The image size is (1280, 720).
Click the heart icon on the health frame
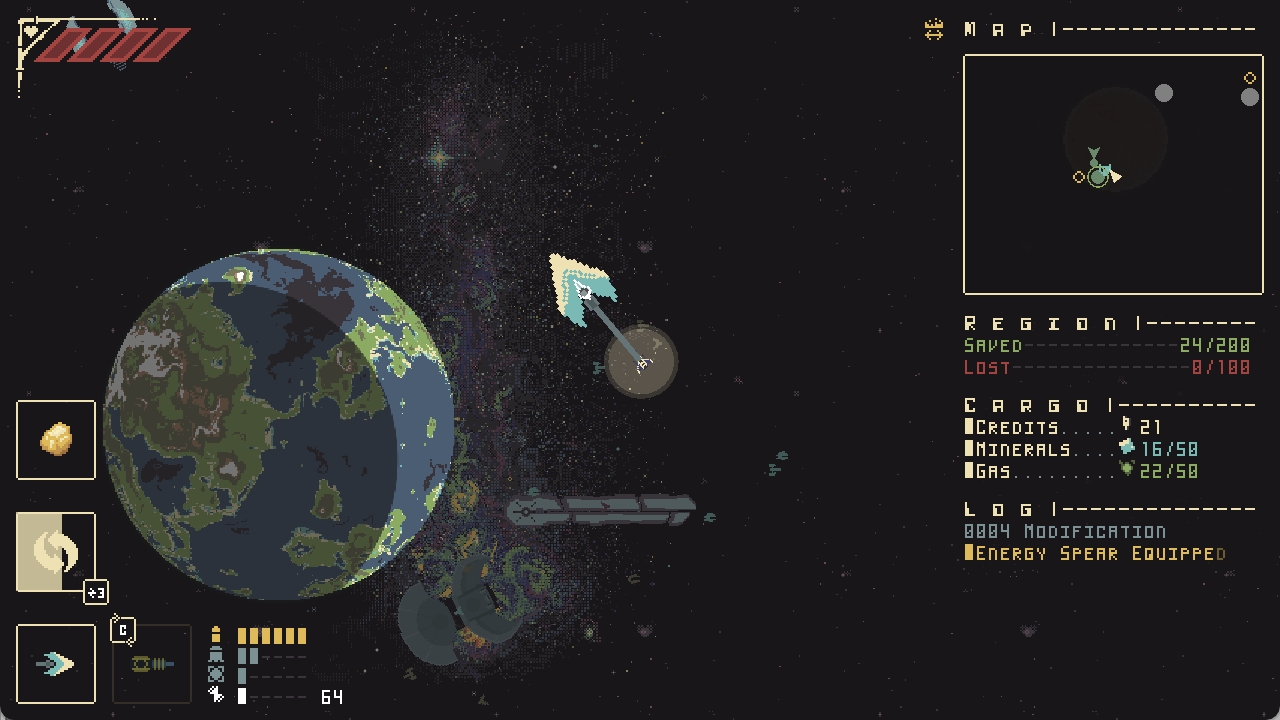(30, 30)
